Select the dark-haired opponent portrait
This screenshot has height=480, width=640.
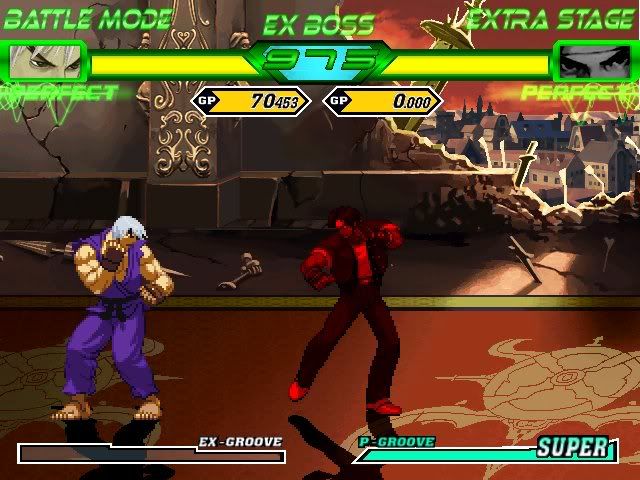[594, 63]
